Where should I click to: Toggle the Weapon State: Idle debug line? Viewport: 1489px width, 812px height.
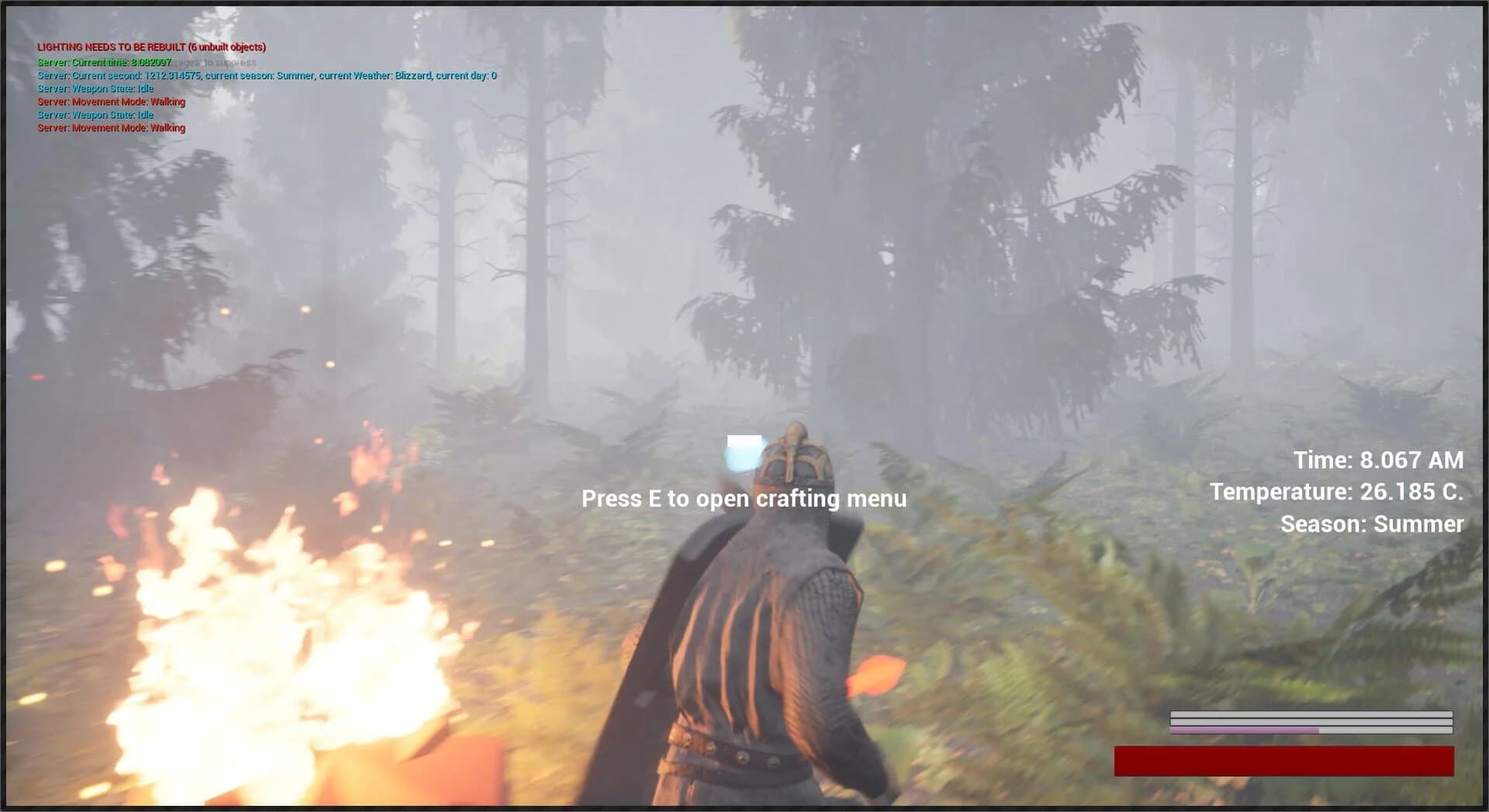point(95,88)
